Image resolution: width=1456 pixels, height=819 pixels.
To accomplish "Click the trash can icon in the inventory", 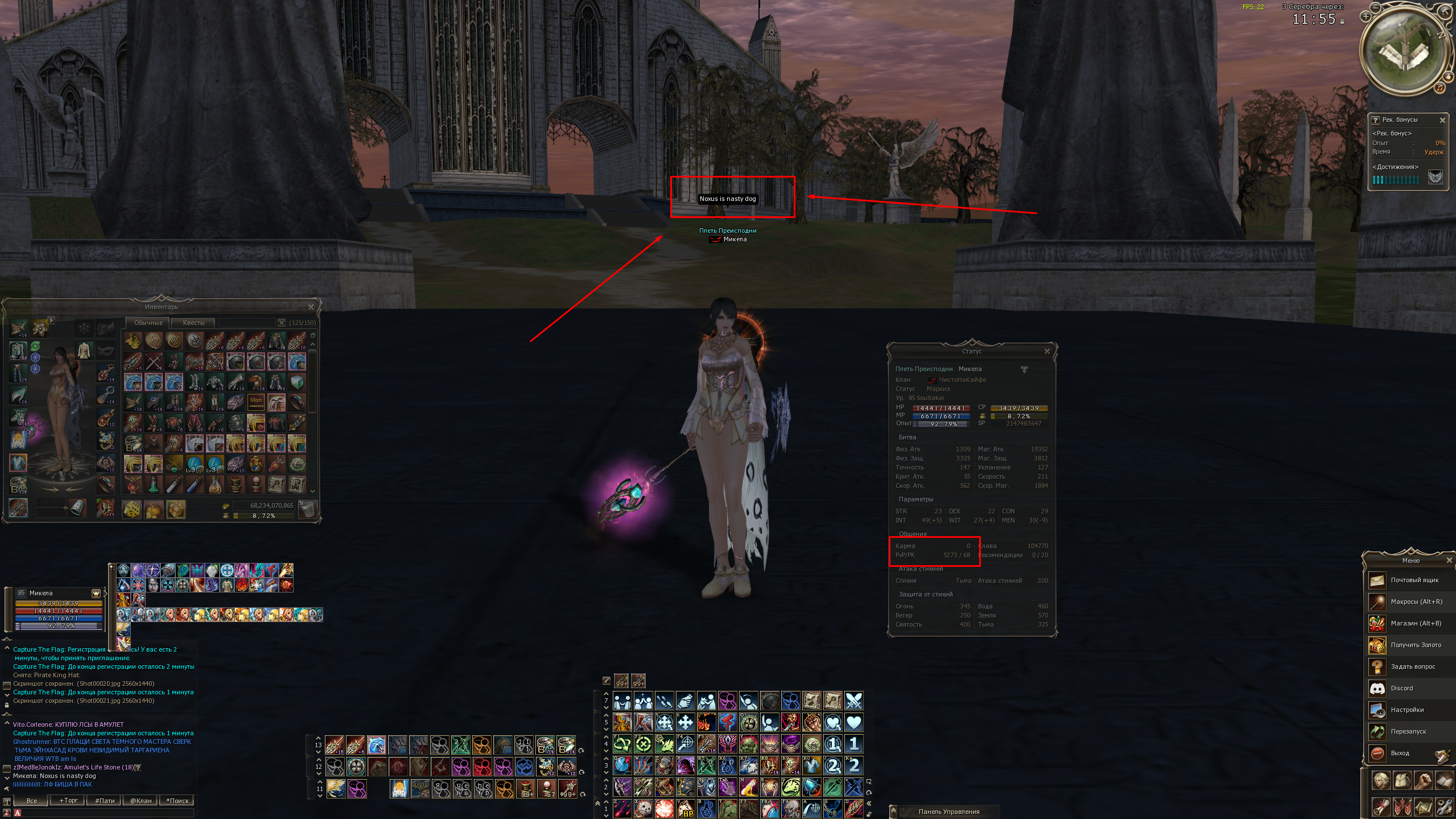I will (x=308, y=509).
